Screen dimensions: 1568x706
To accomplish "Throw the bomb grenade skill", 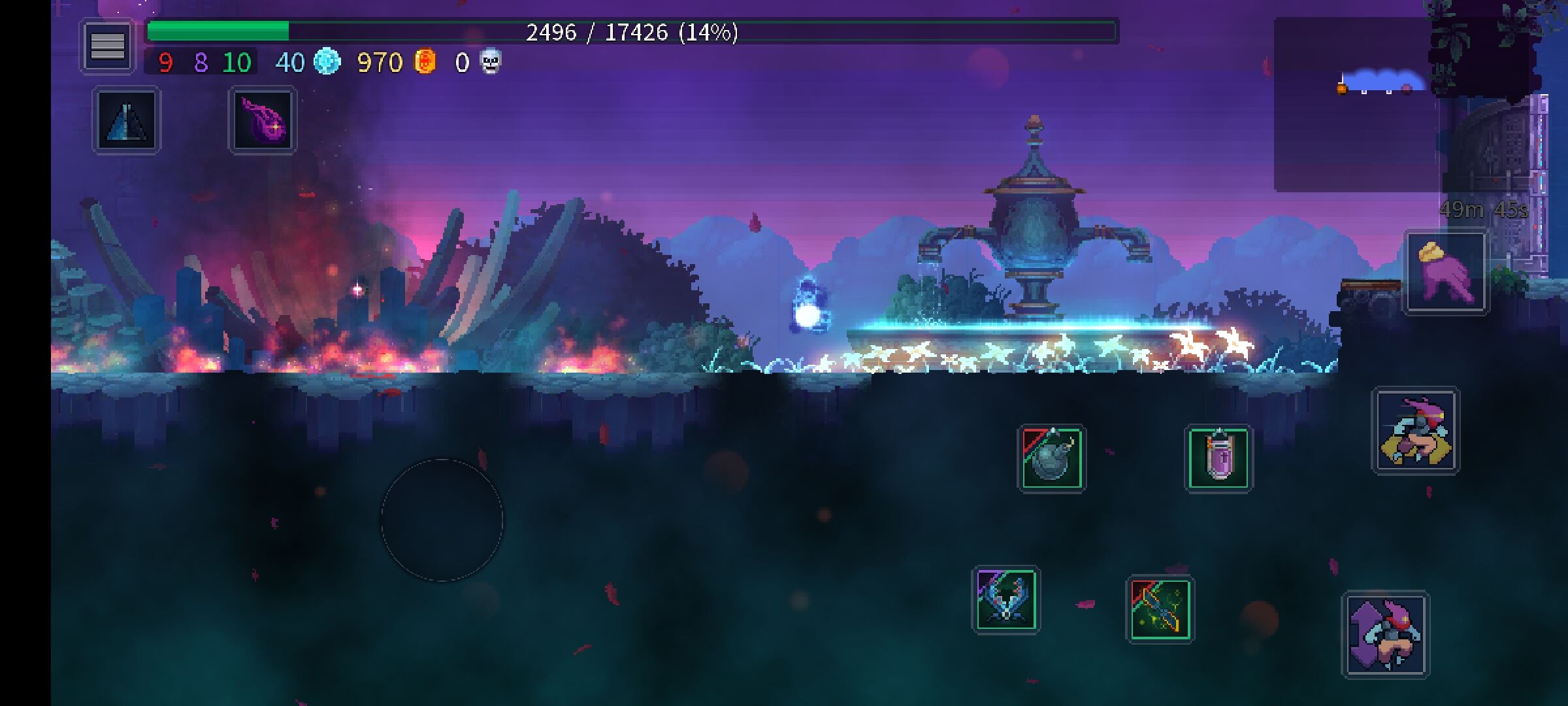I will click(x=1051, y=458).
